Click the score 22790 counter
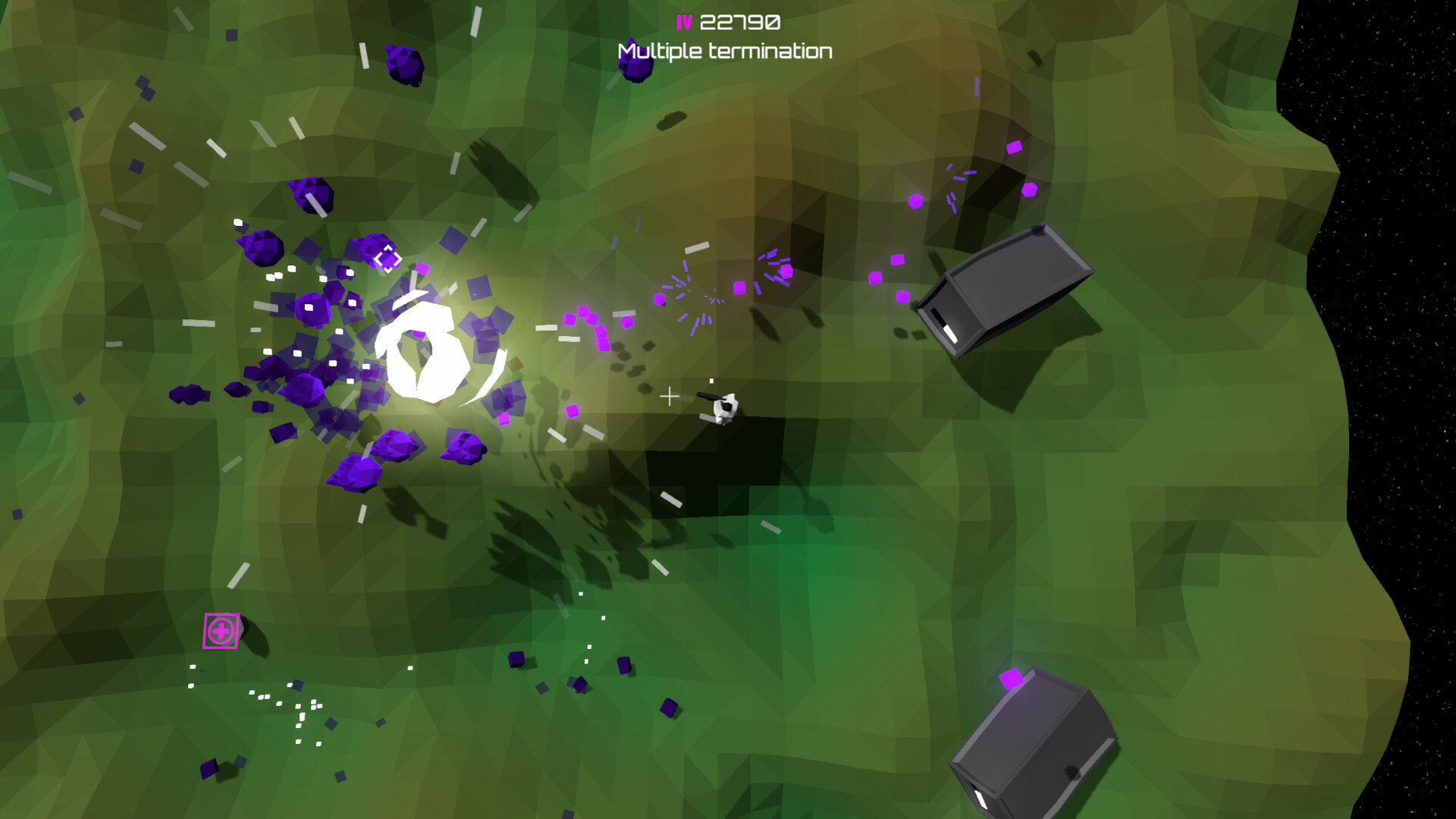Screen dimensions: 1456x819 [739, 21]
